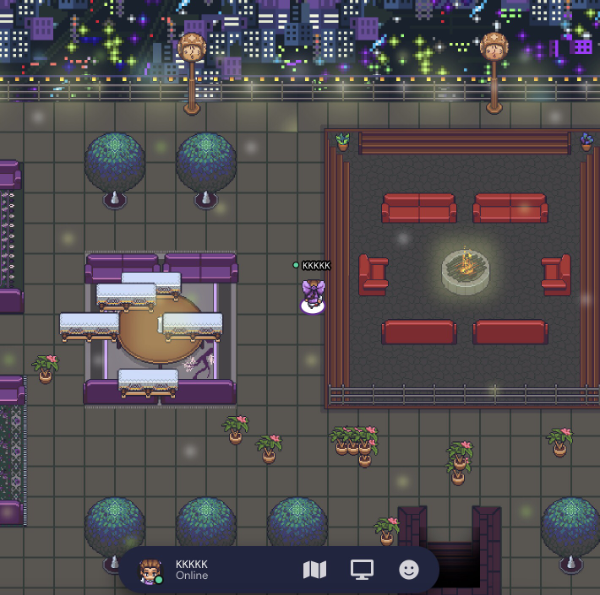Open the KKKKK Online status panel
Image resolution: width=600 pixels, height=595 pixels.
pos(193,570)
